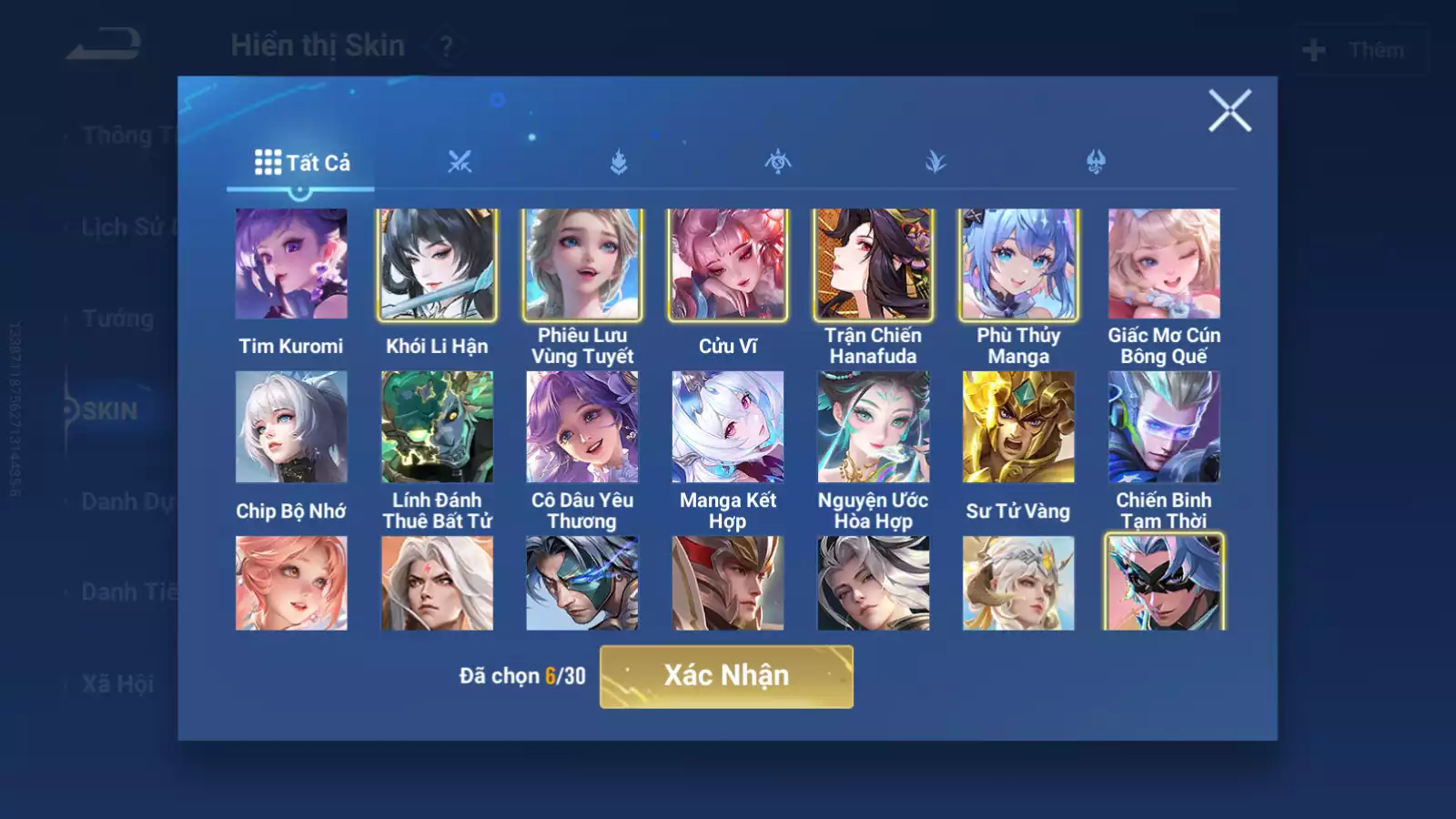Confirm selection with Xác Nhận button

(726, 676)
